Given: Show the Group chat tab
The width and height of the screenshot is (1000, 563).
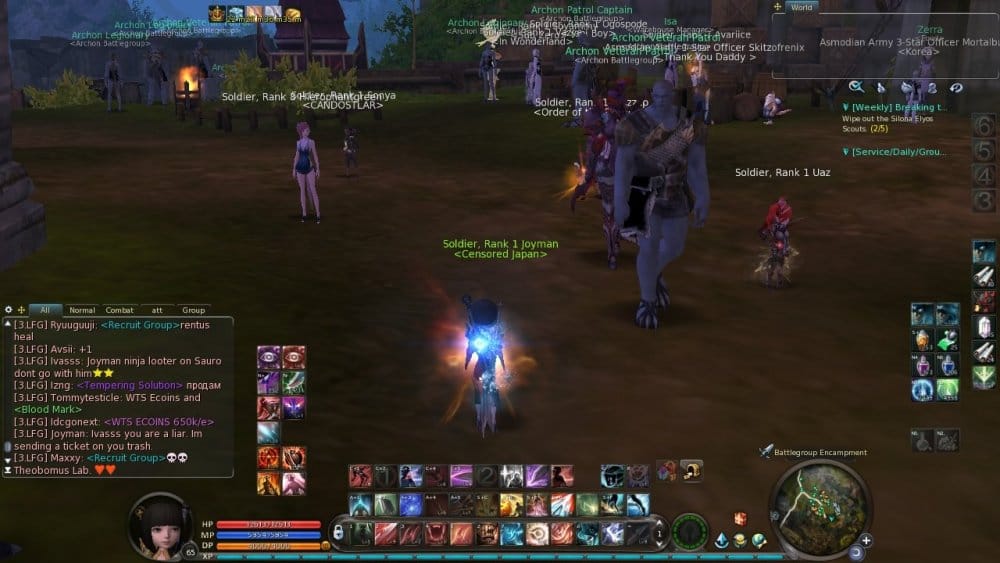Looking at the screenshot, I should [x=193, y=310].
